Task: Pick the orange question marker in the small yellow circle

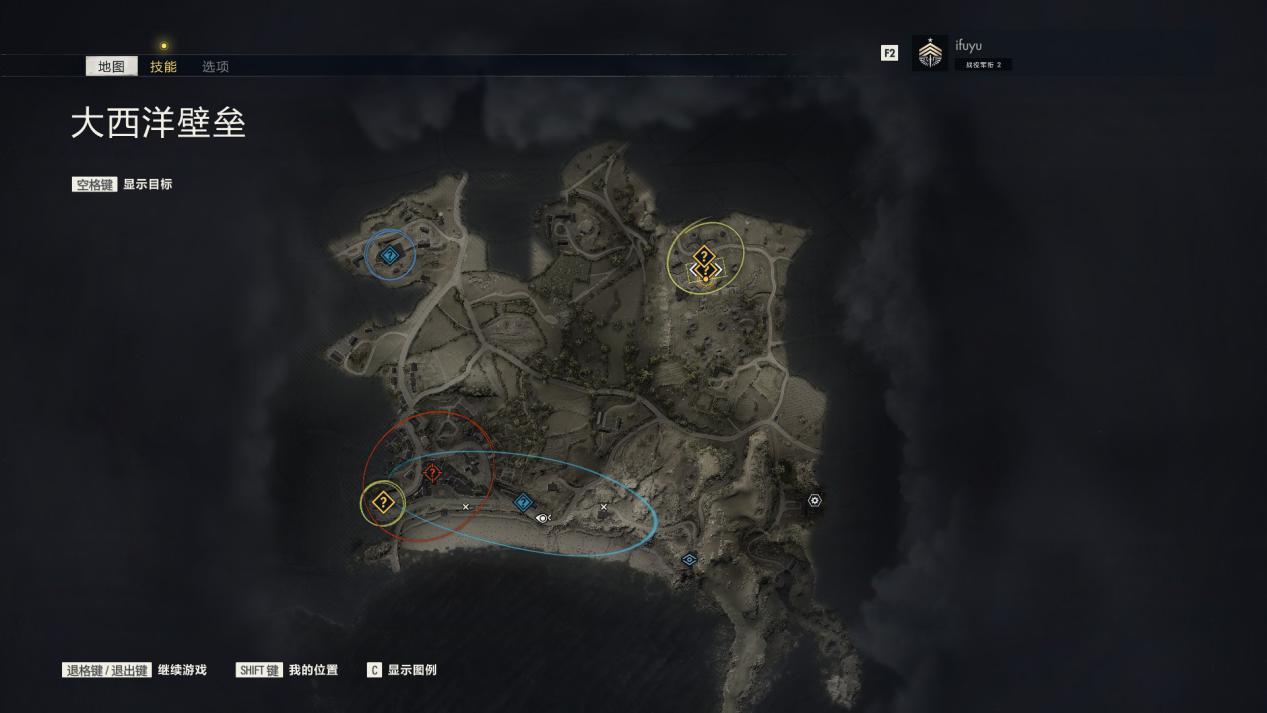Action: [x=382, y=503]
